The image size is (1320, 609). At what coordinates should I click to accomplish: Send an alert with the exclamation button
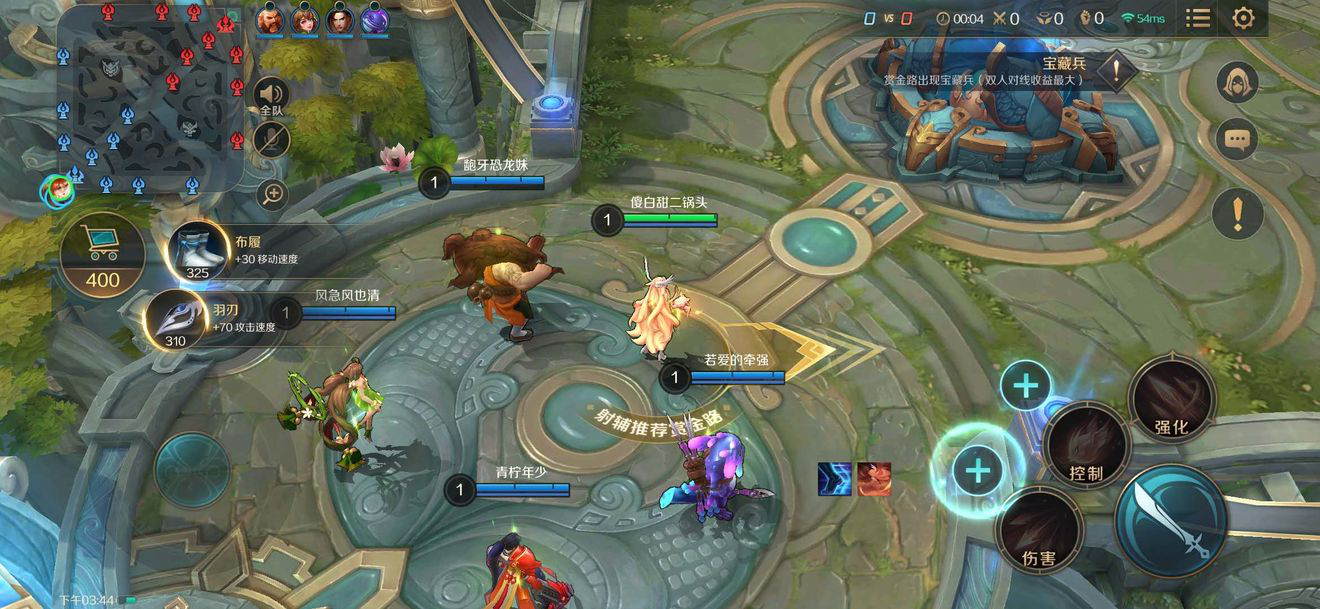(x=1237, y=213)
